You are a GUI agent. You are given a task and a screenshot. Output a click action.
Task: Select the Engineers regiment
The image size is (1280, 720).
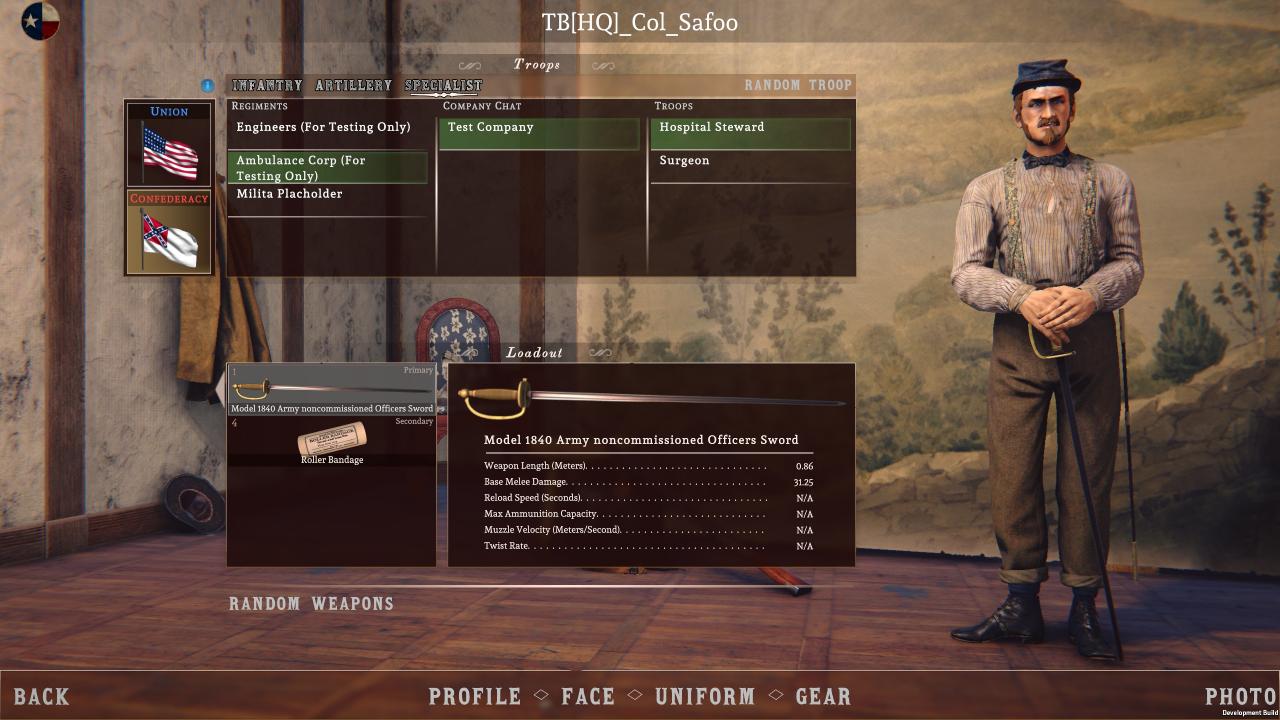pyautogui.click(x=323, y=128)
